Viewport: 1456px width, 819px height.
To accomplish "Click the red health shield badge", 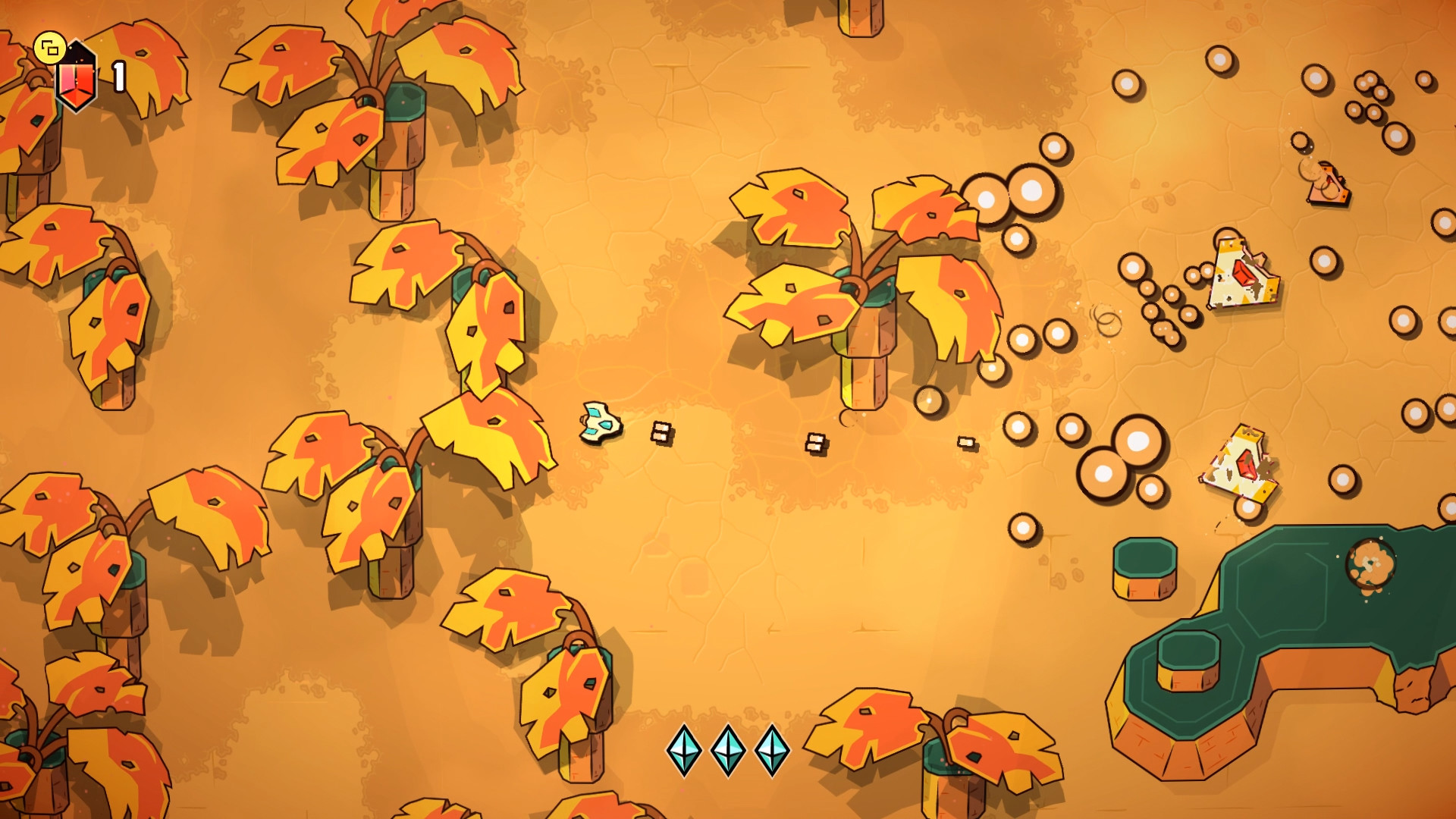I will pos(76,74).
